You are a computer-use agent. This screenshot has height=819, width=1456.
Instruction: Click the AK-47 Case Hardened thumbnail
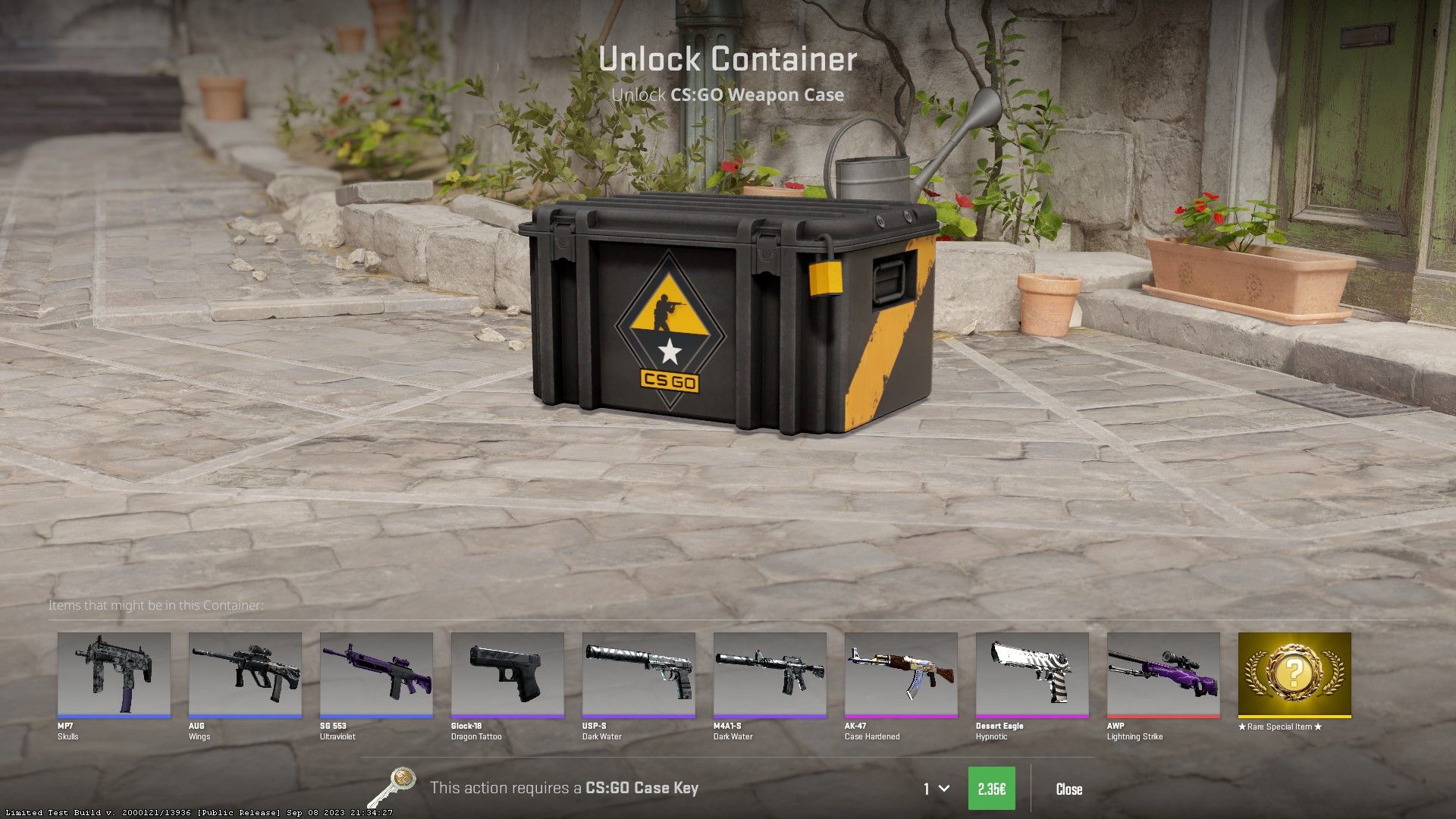tap(901, 674)
